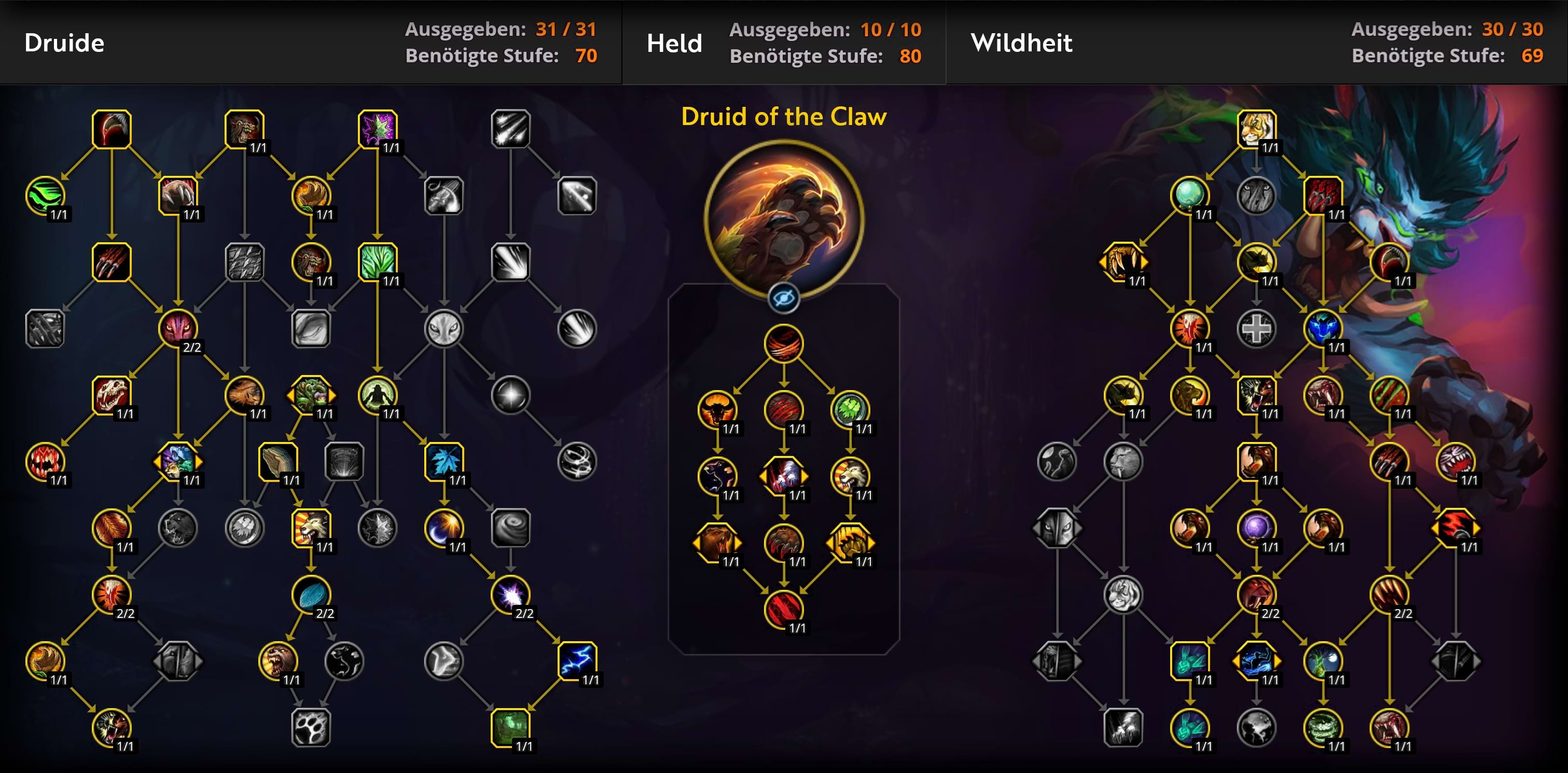Click the blue maple leaf talent node
The image size is (1568, 773).
point(443,461)
